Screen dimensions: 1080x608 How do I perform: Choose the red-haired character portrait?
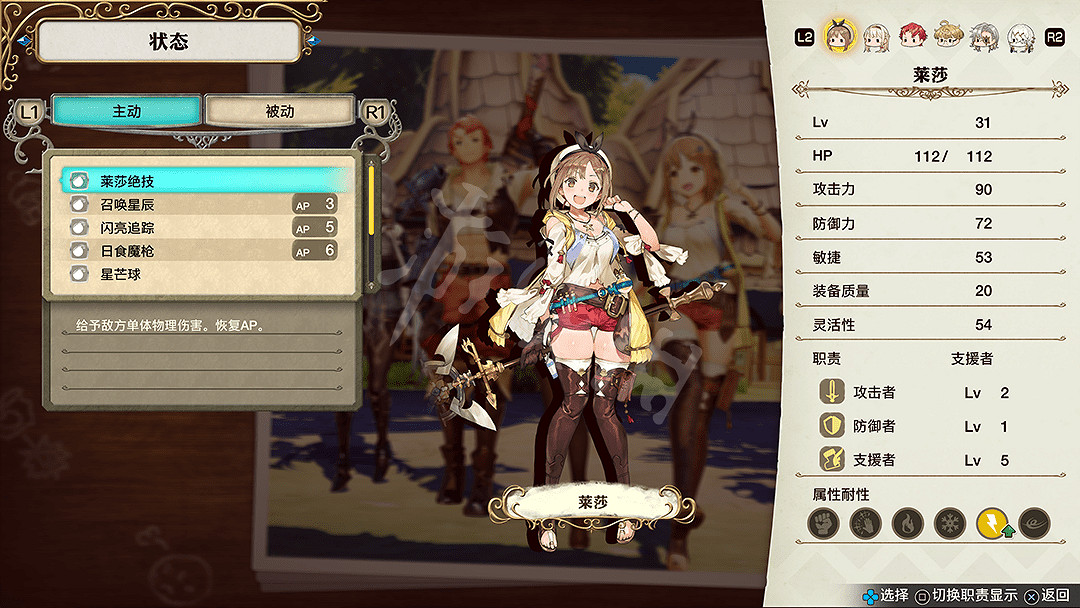pos(912,37)
